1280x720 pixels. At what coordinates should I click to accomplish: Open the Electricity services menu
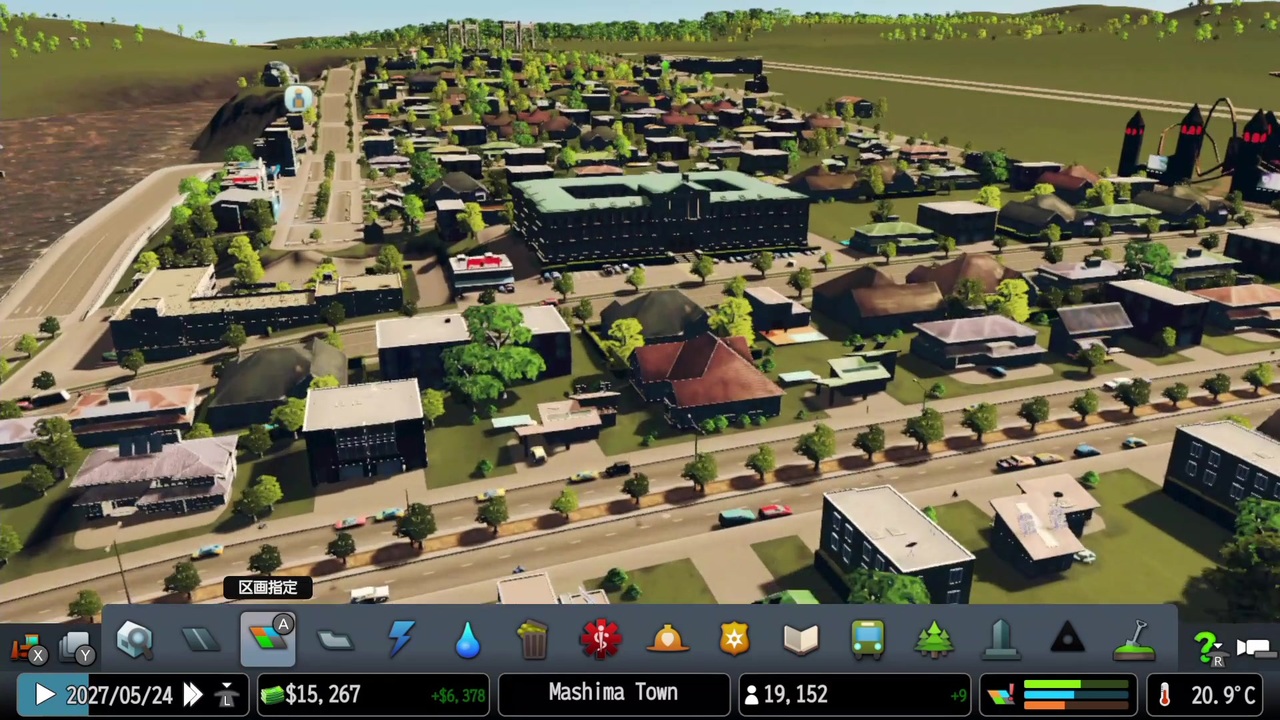click(401, 640)
